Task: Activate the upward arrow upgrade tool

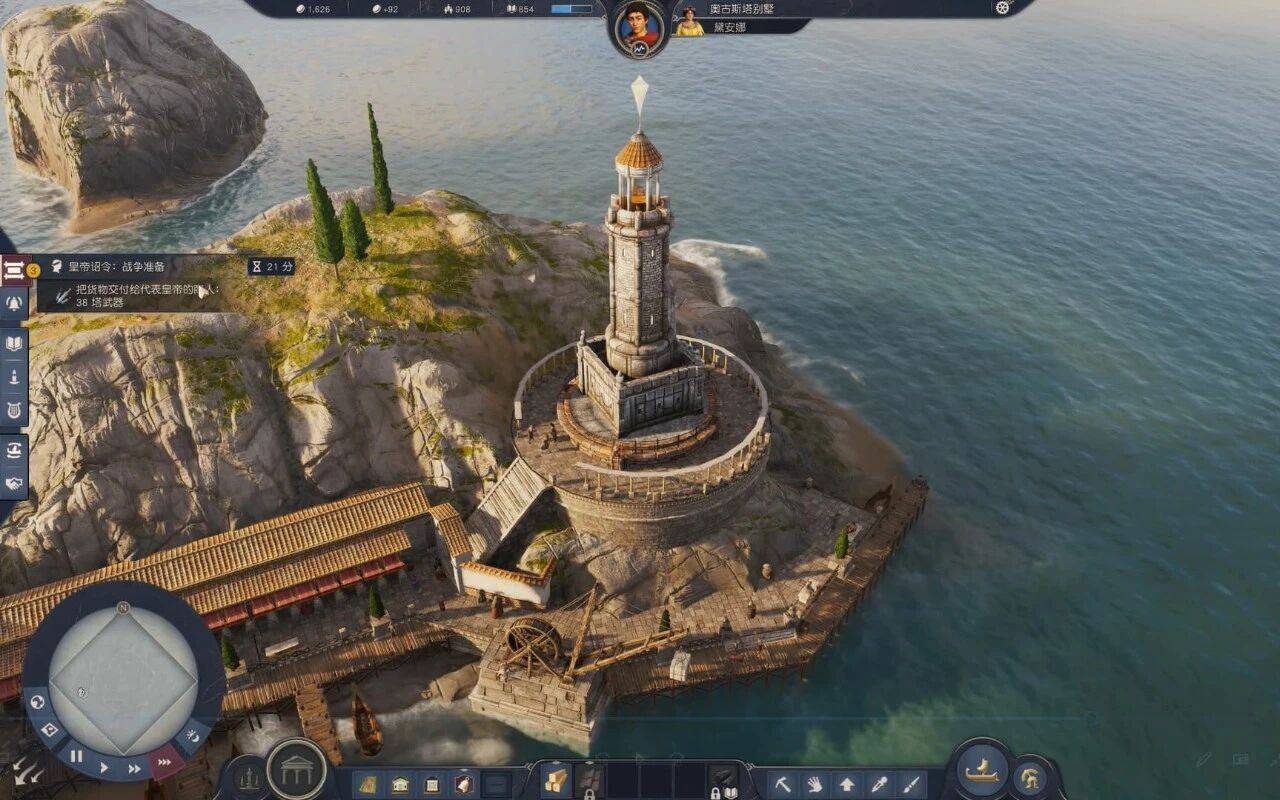Action: pos(846,784)
